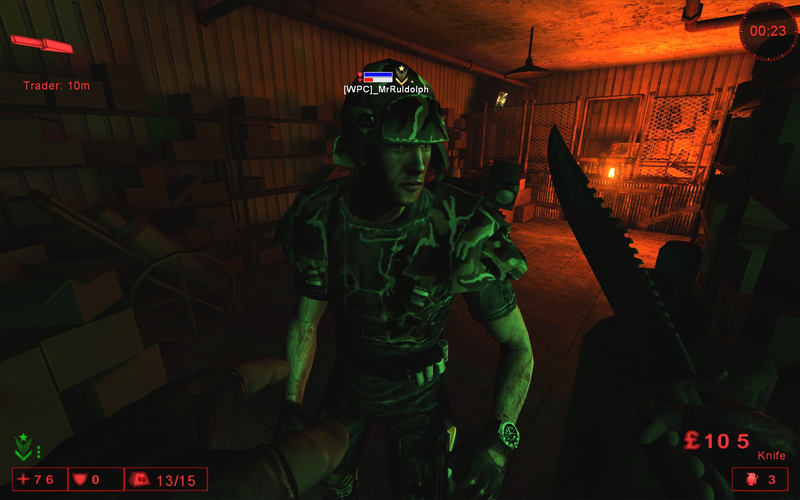Screen dimensions: 800x500
Task: Select the Knife weapon label
Action: coord(771,456)
